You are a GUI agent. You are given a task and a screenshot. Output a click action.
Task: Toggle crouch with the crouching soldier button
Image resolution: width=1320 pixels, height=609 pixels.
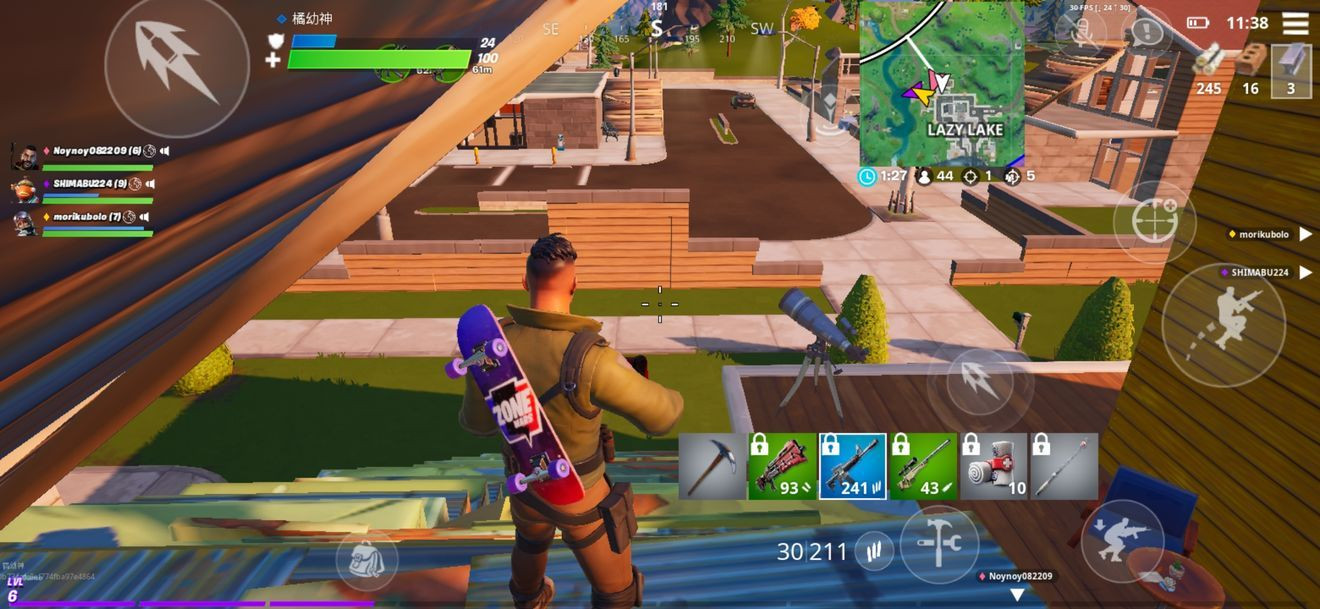[x=1122, y=541]
